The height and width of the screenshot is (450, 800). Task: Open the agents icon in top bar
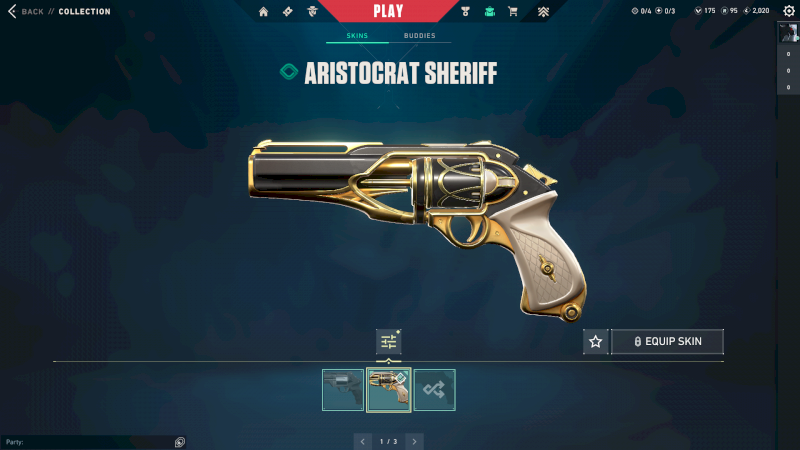312,12
